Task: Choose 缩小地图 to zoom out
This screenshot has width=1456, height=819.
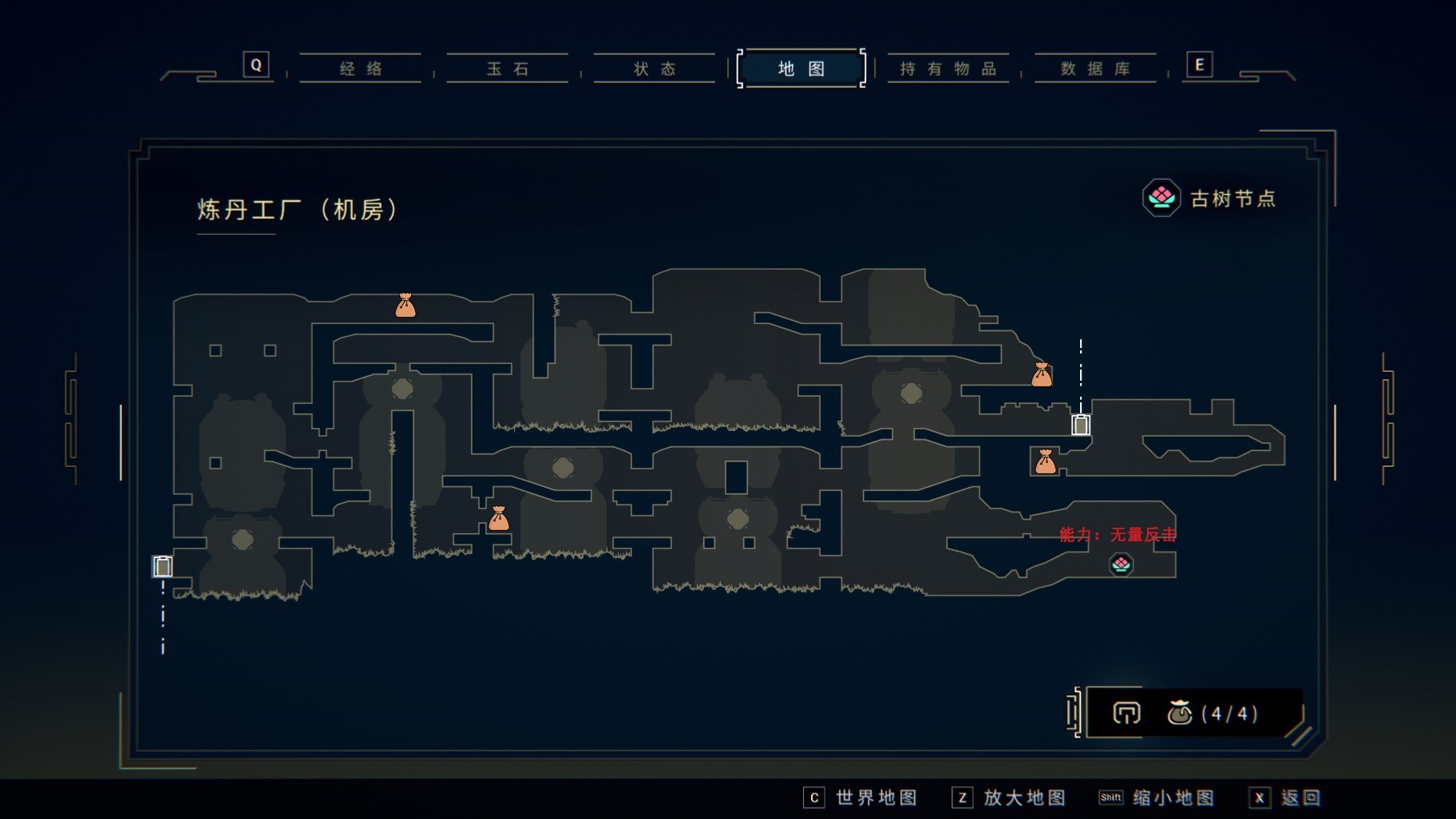Action: pyautogui.click(x=1157, y=797)
